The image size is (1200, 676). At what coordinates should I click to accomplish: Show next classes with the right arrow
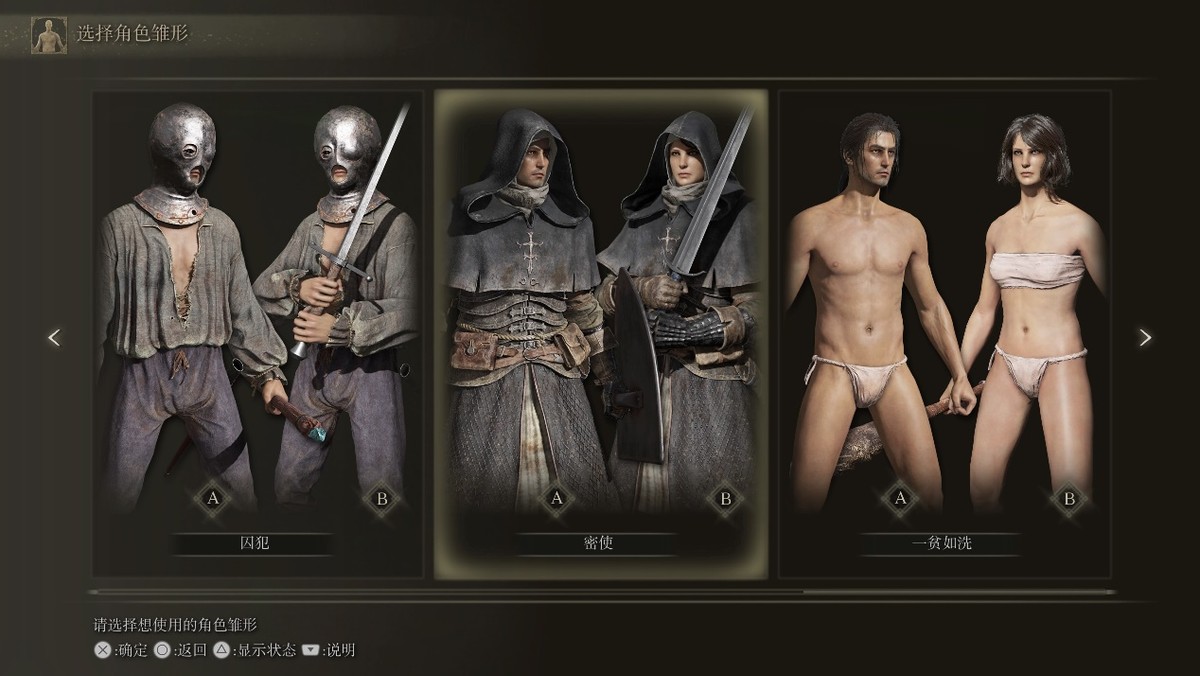point(1145,338)
